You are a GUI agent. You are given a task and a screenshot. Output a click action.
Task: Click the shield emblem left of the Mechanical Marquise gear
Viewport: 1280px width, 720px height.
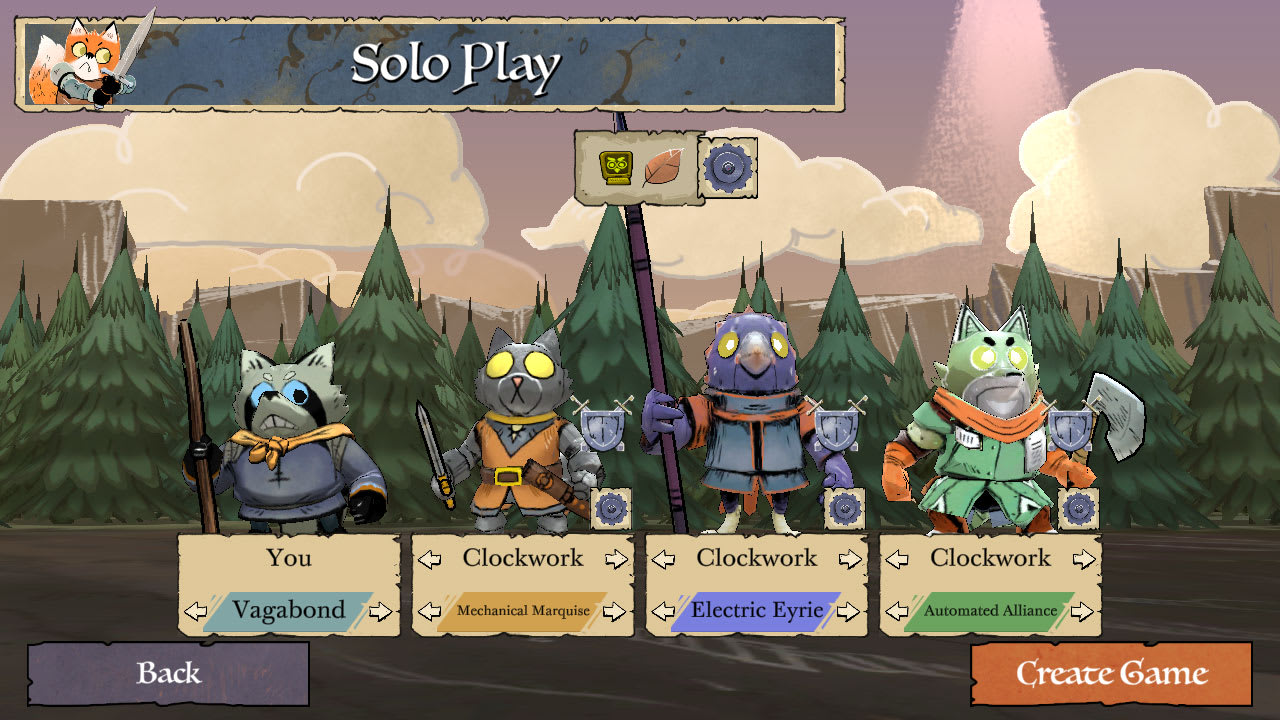602,430
